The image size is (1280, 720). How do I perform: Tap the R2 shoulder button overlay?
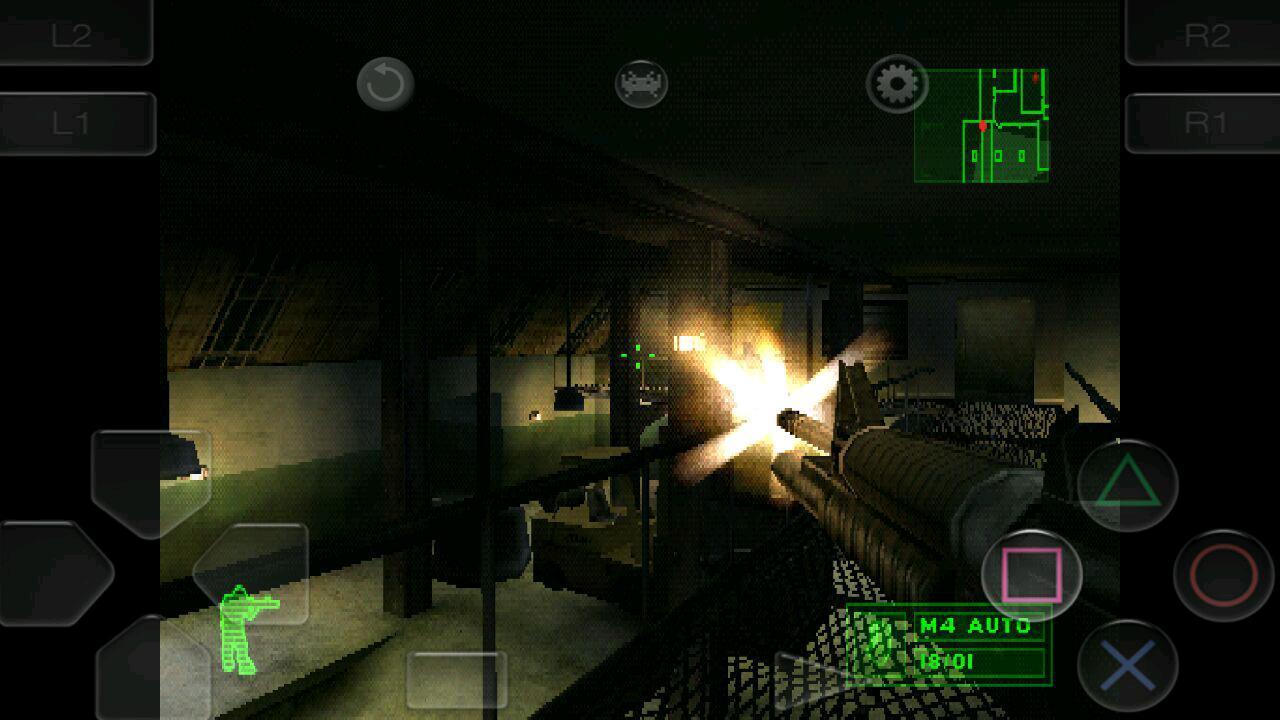point(1204,33)
